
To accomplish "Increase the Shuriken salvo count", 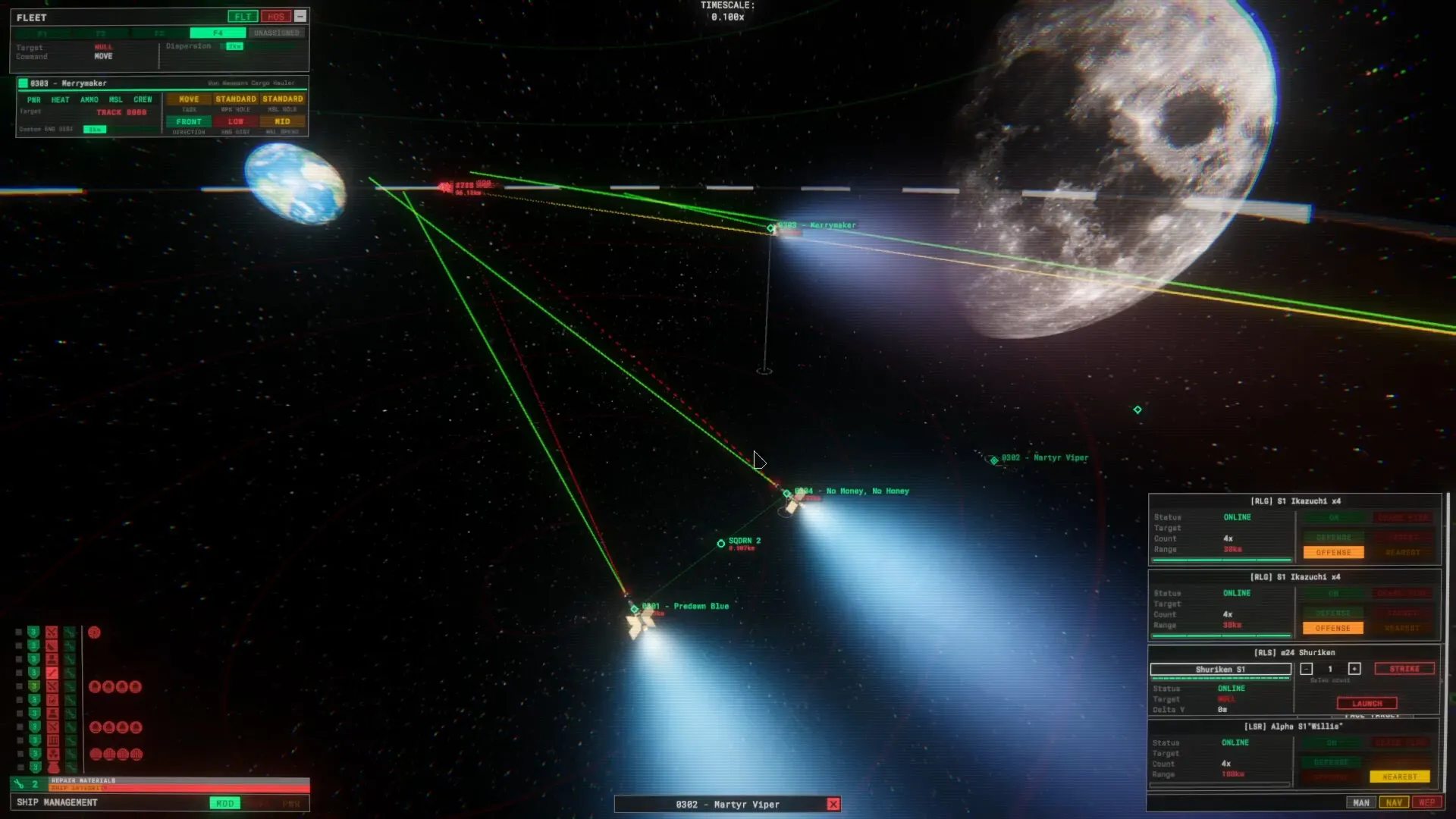I will coord(1354,669).
